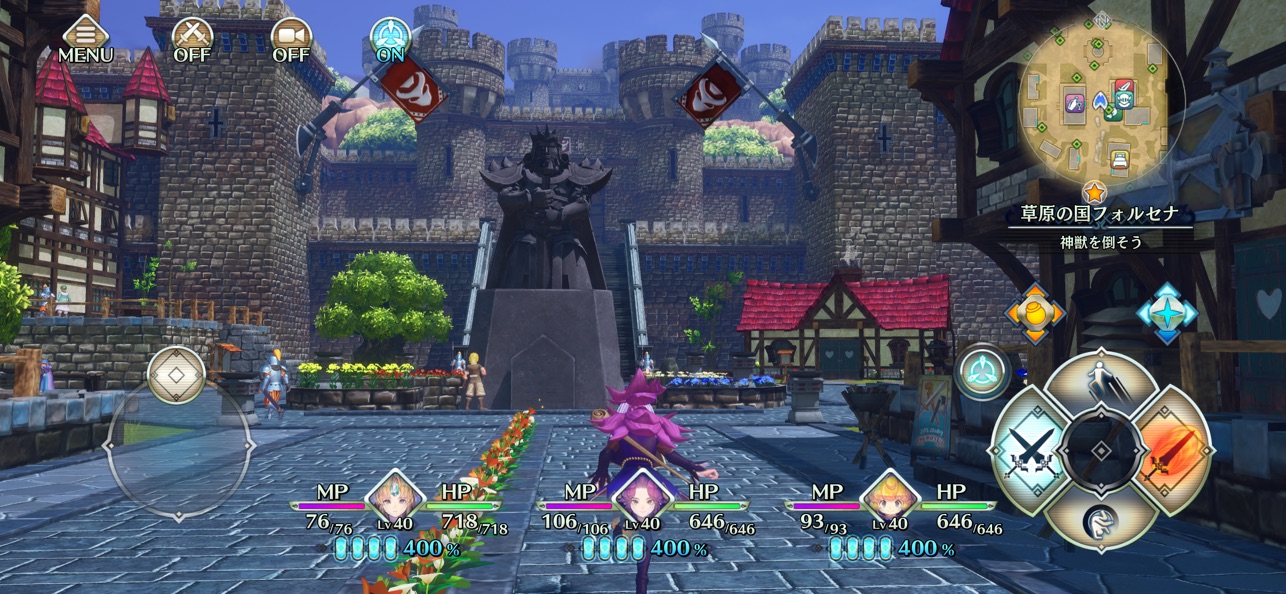1286x594 pixels.
Task: Select the purple item shop marker on minimap
Action: click(1074, 102)
